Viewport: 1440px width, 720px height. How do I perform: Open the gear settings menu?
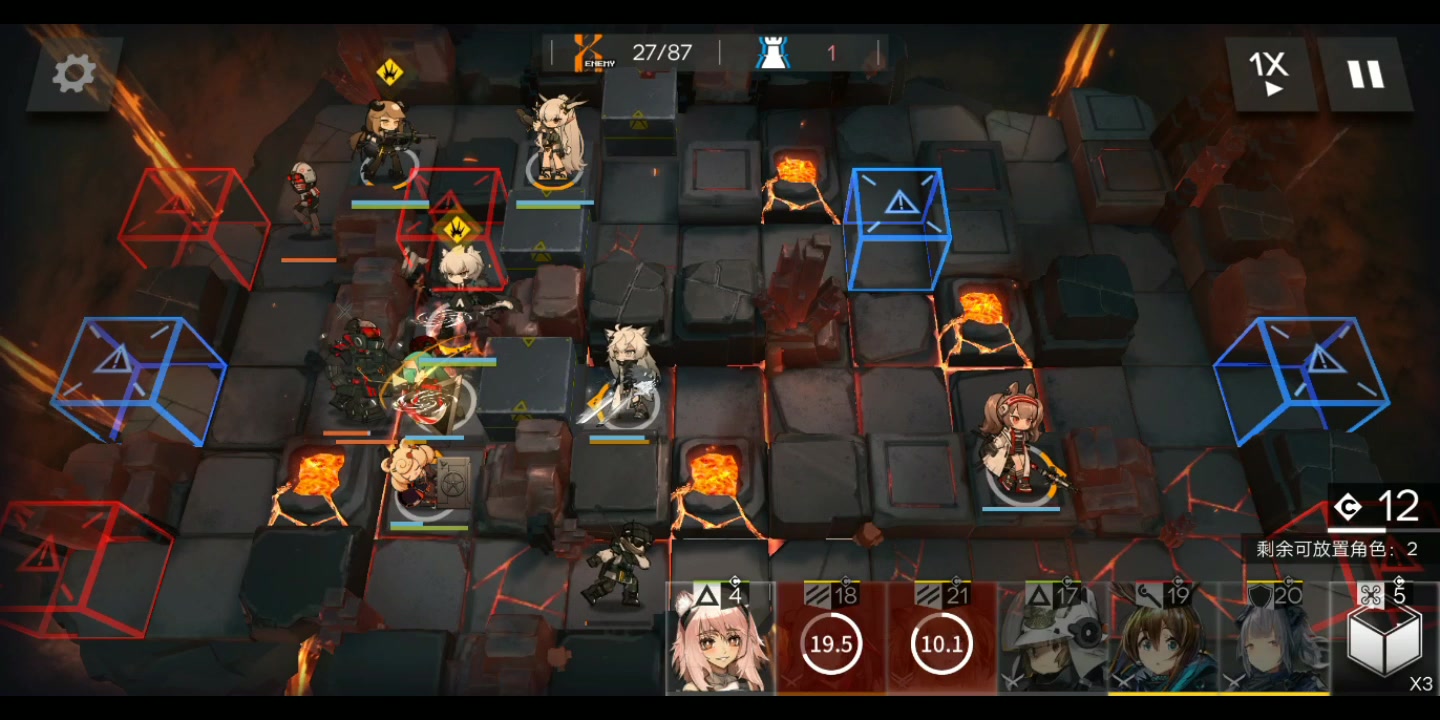(x=74, y=73)
